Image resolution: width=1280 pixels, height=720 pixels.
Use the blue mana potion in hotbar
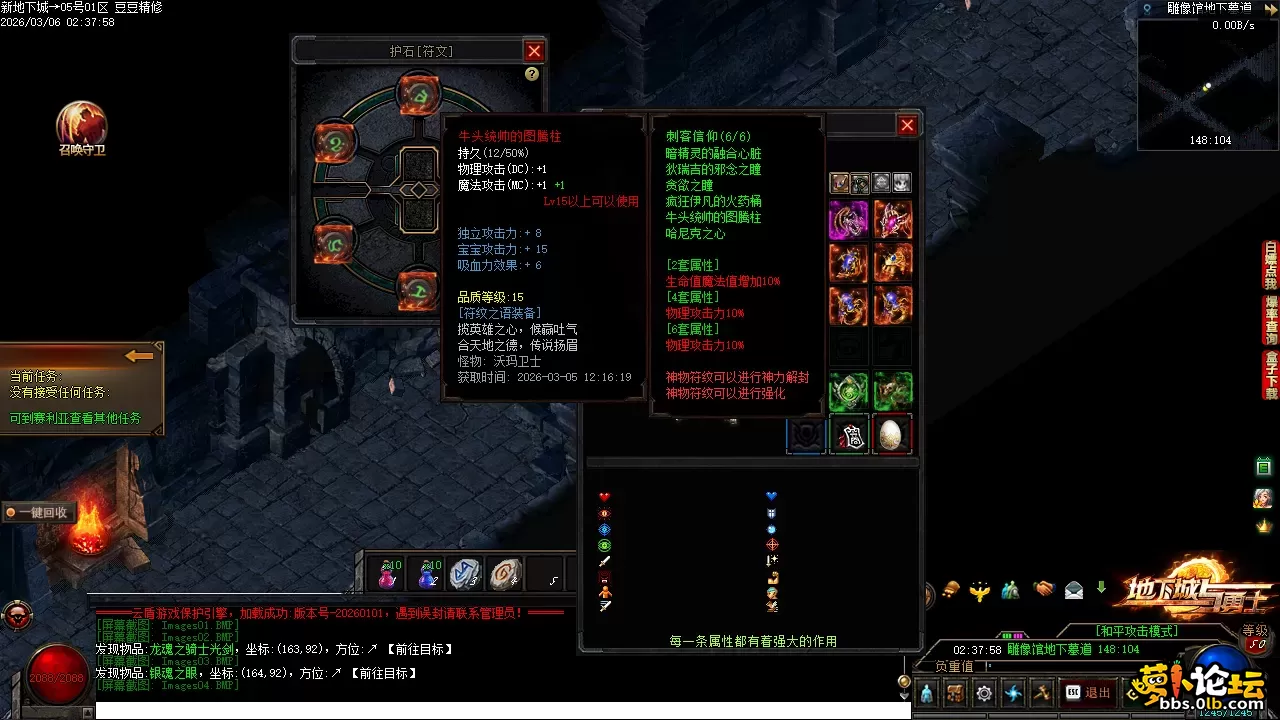429,574
